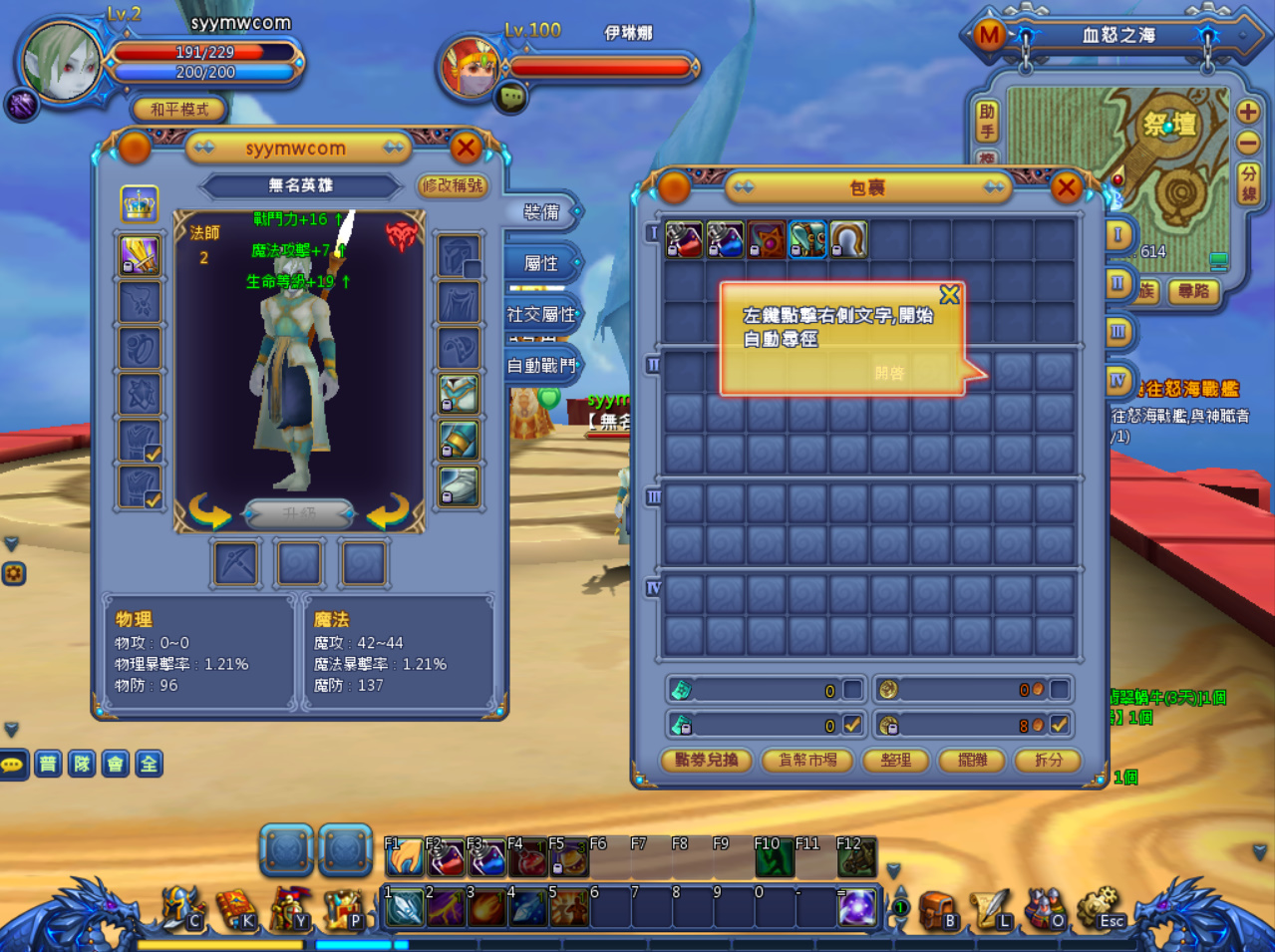Click the 修改稱號 title button

tap(452, 185)
